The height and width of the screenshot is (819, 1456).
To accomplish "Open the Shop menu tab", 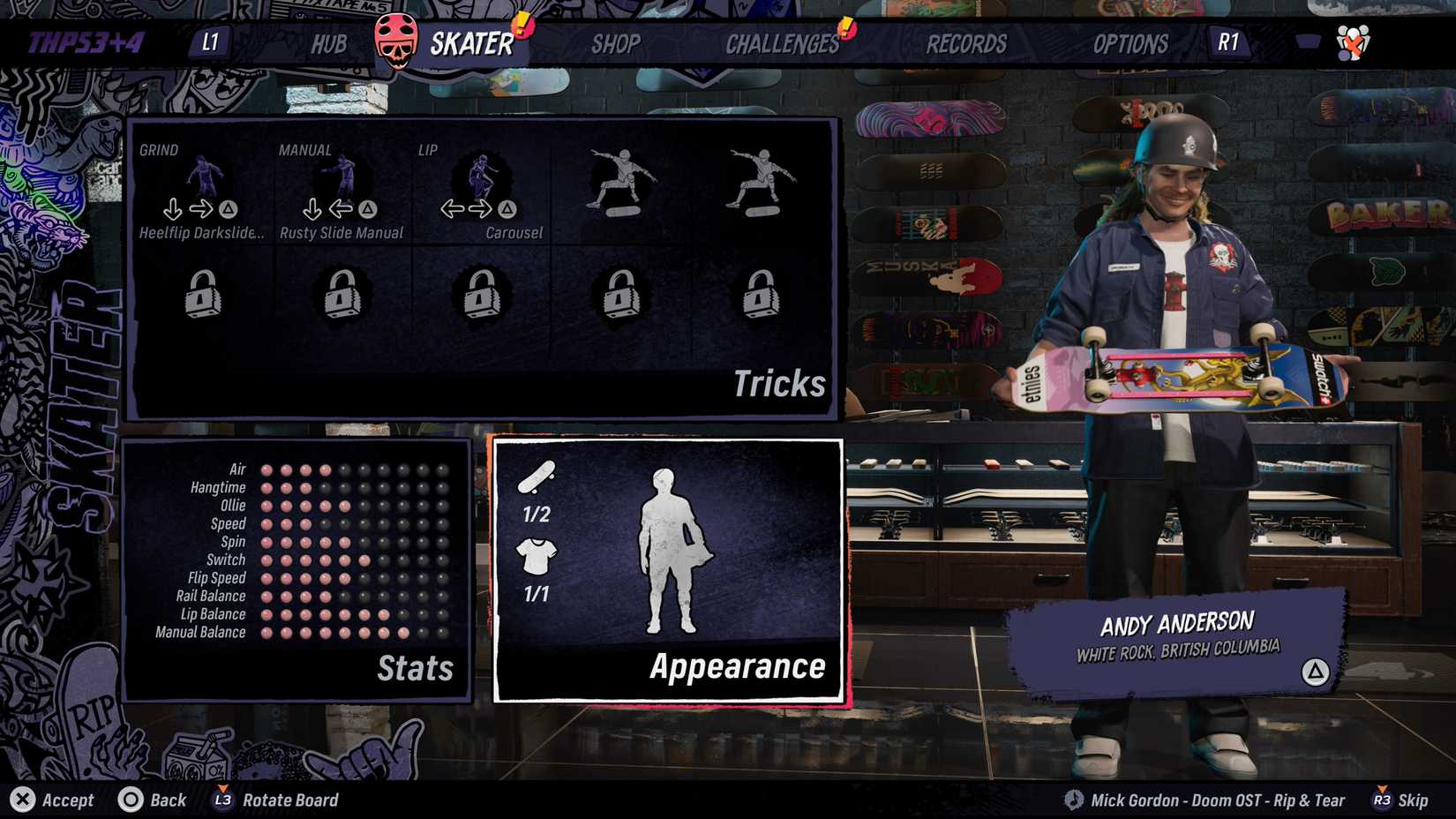I will point(615,43).
